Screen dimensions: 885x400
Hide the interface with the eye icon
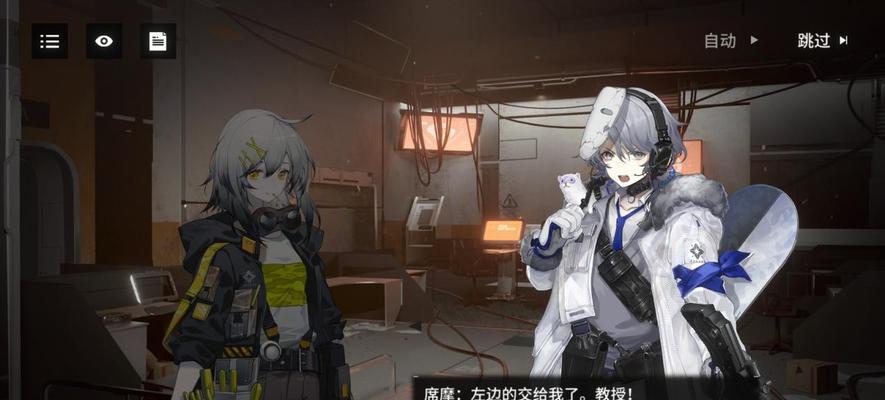click(x=104, y=41)
